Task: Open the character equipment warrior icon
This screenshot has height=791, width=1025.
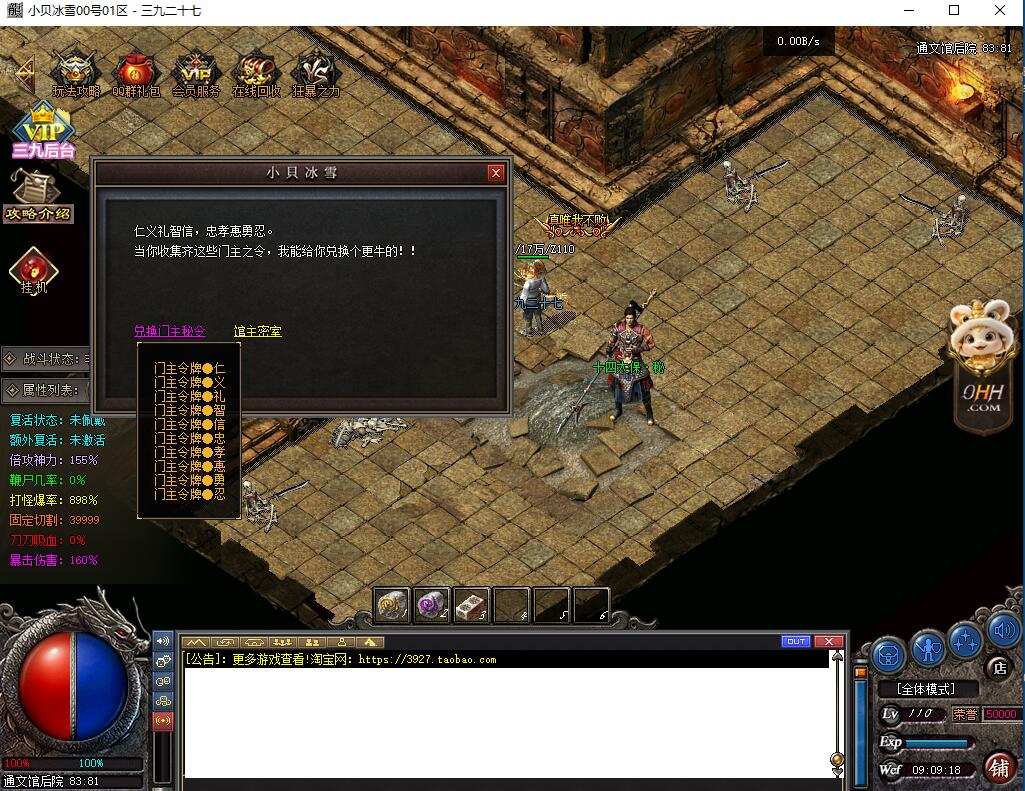Action: tap(929, 649)
